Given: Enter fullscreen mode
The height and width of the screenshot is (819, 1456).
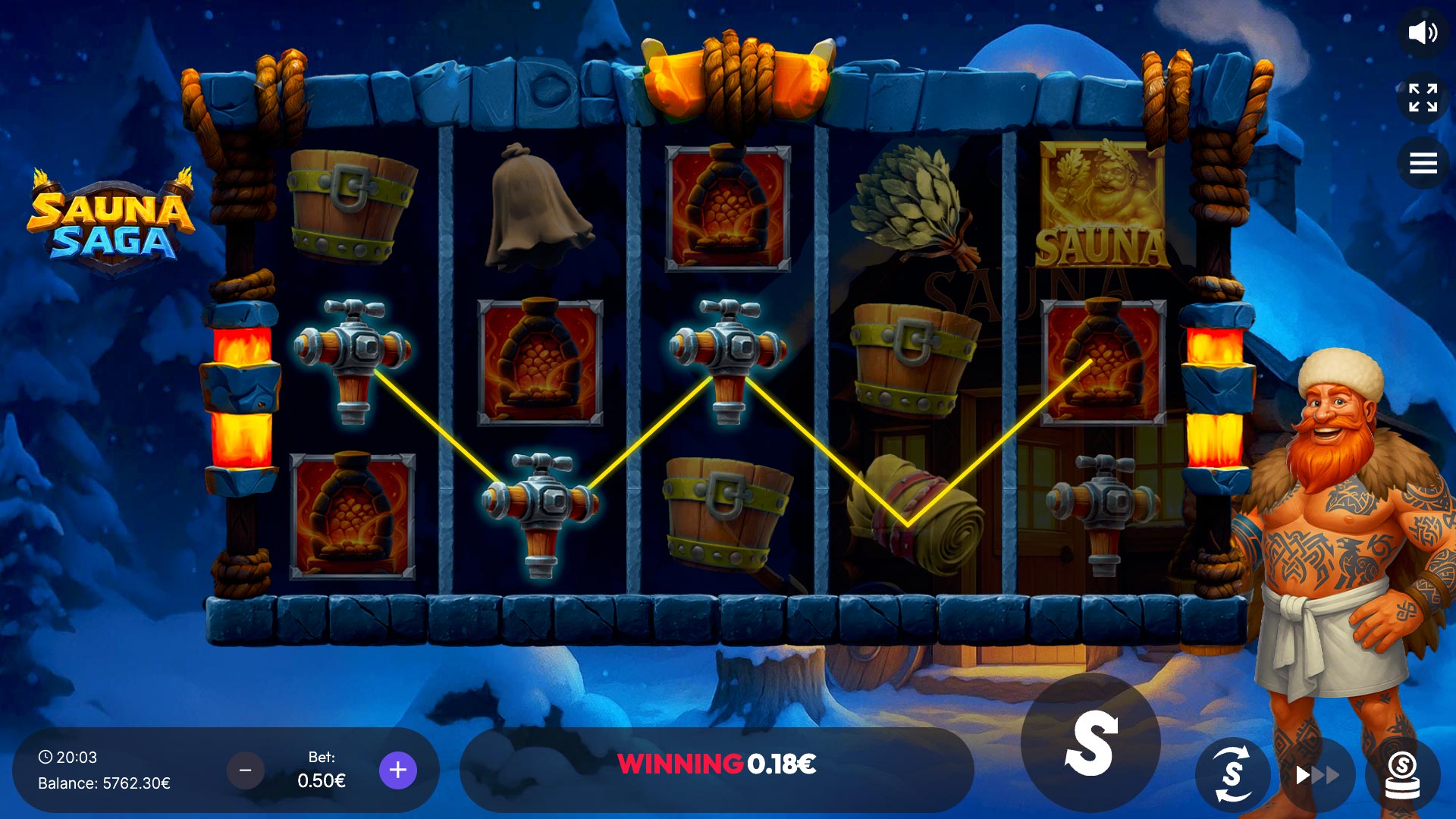Looking at the screenshot, I should (1423, 98).
